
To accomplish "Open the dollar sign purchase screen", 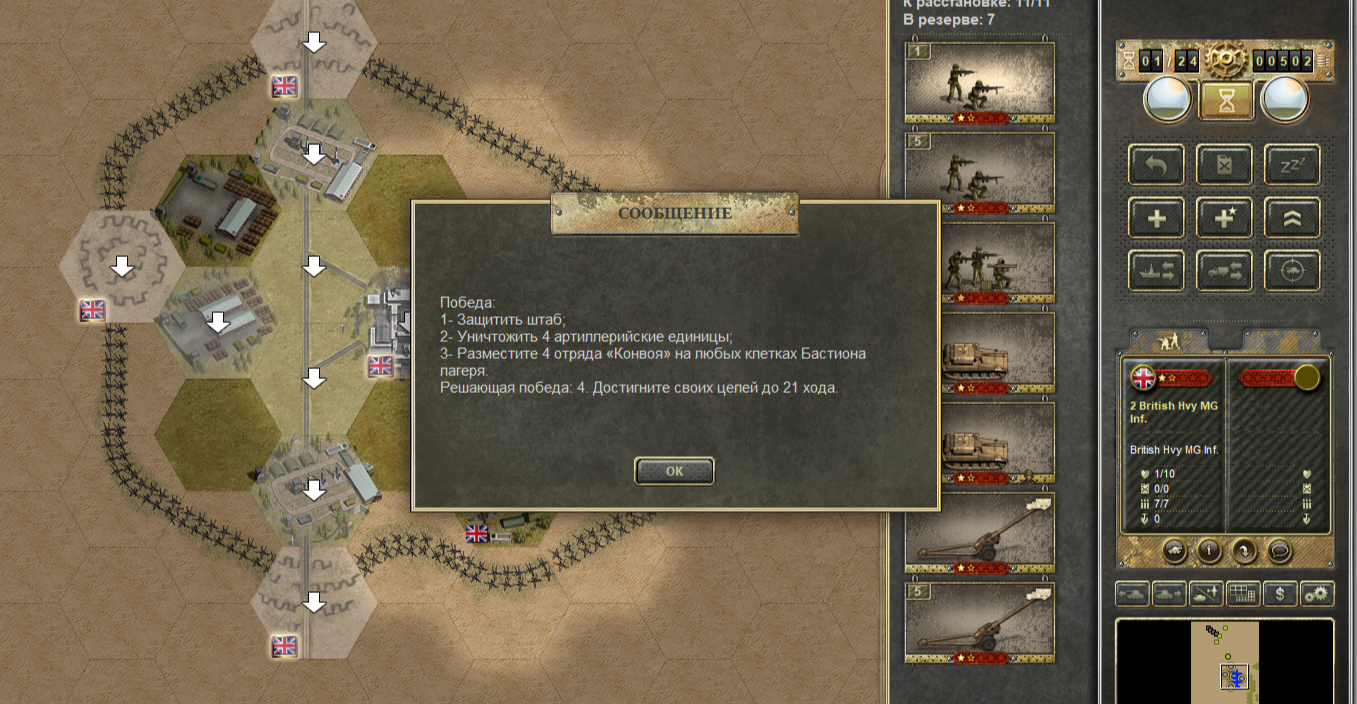I will (x=1280, y=594).
